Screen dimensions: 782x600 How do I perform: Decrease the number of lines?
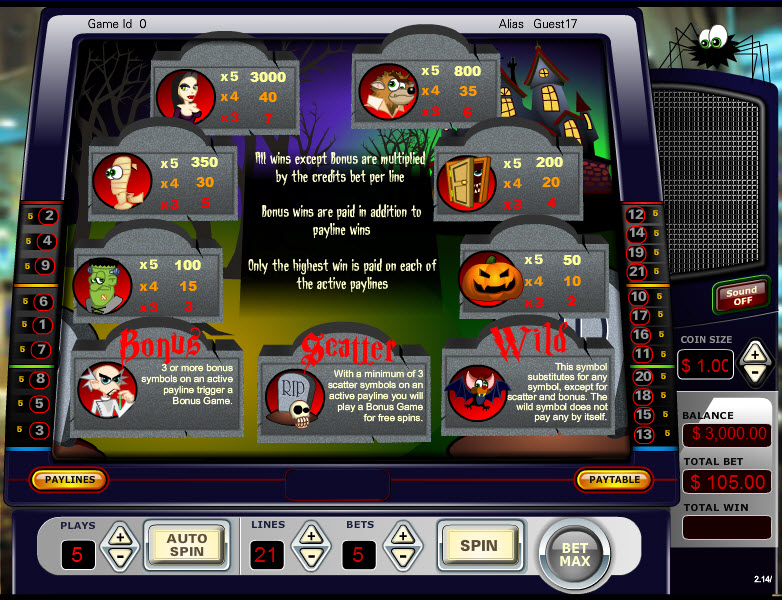coord(310,556)
